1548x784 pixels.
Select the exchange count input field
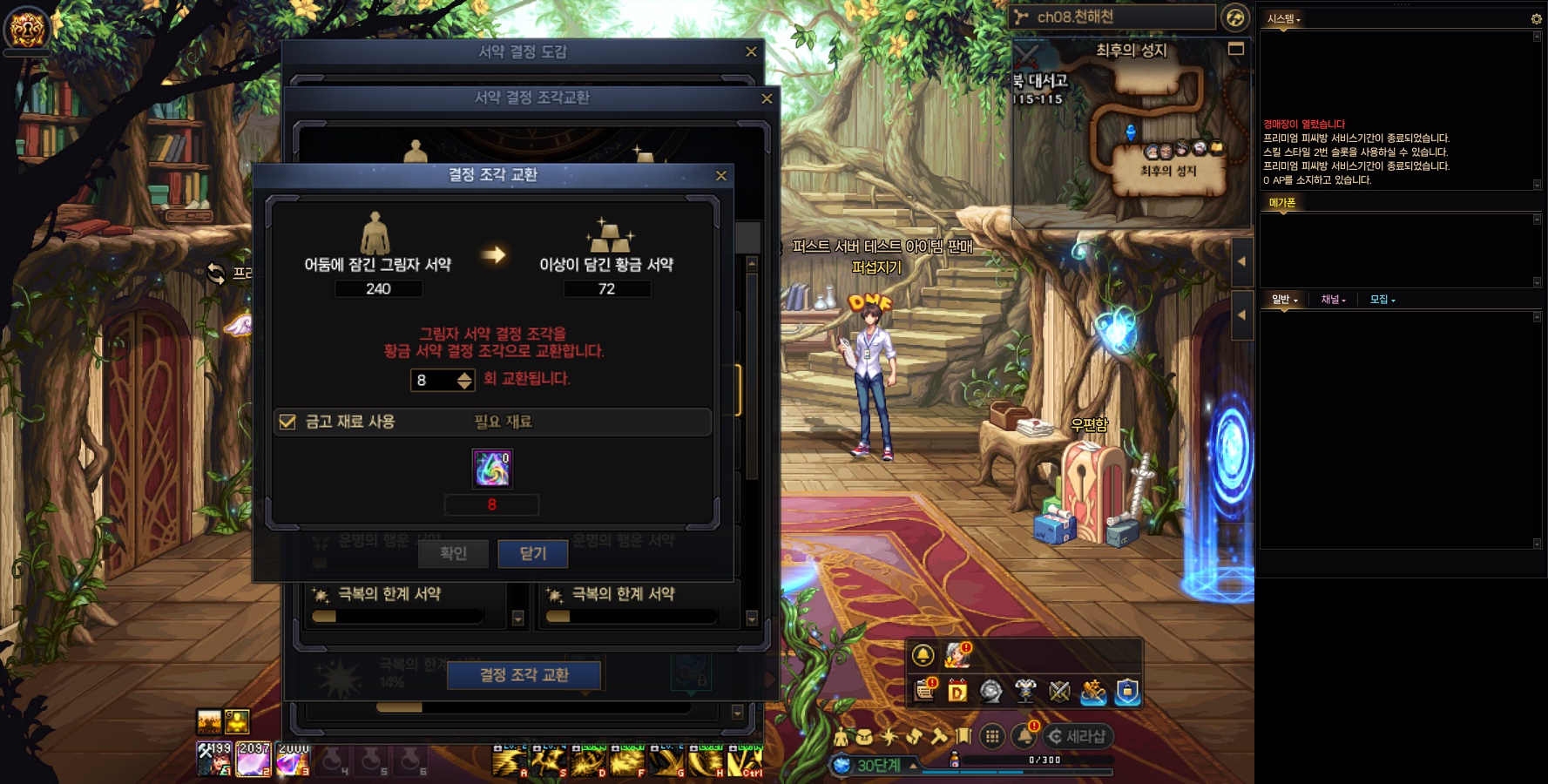point(433,380)
